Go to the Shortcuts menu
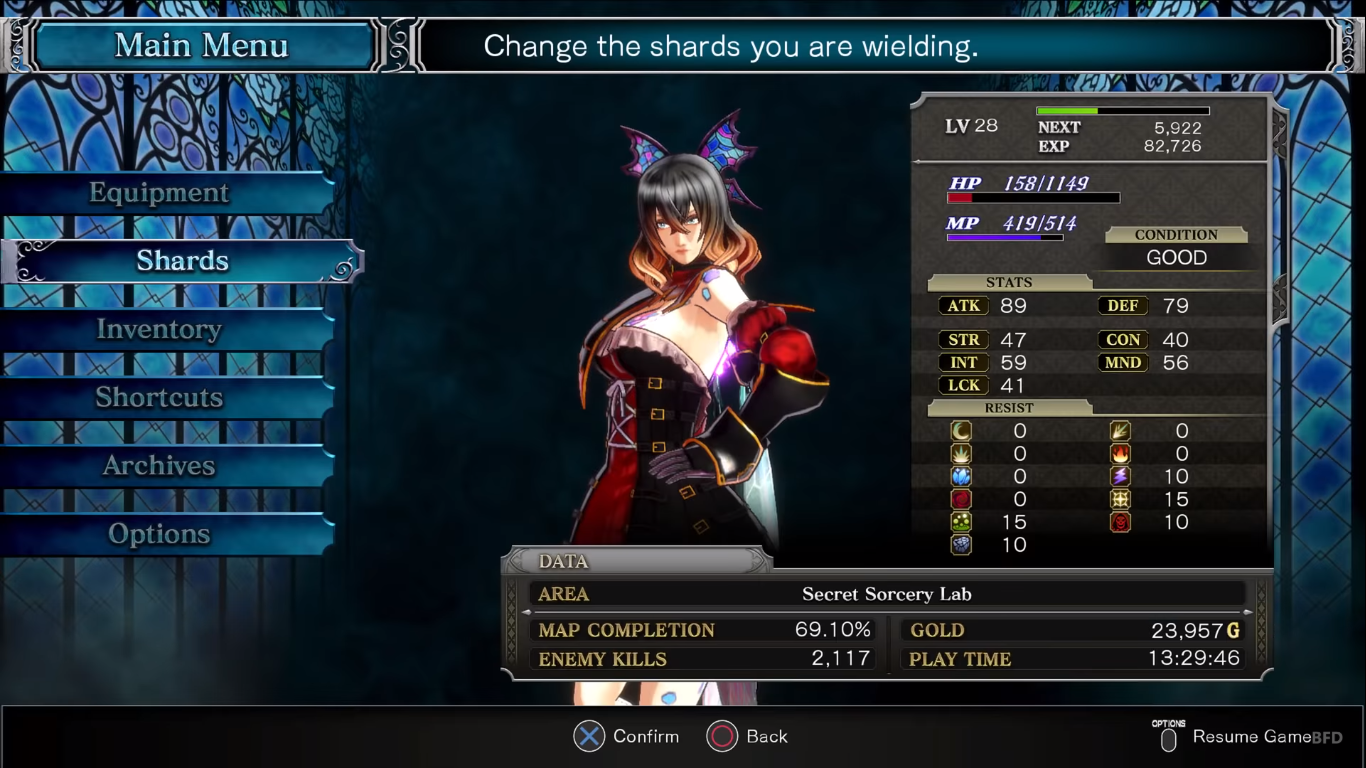The width and height of the screenshot is (1366, 768). (160, 398)
